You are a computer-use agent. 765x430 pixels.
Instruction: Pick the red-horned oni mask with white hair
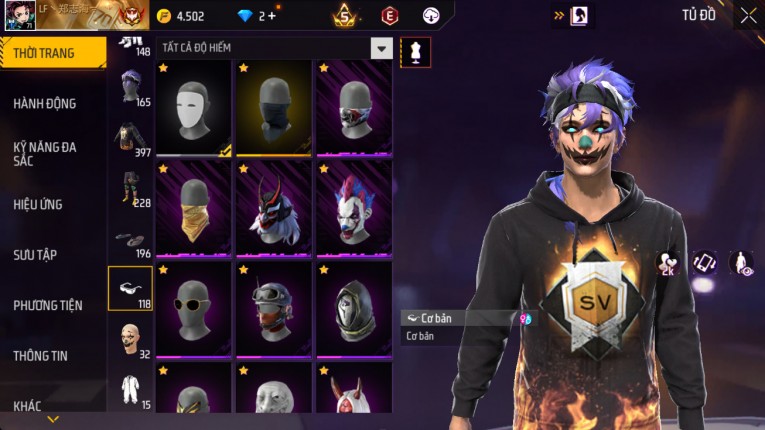click(x=274, y=208)
